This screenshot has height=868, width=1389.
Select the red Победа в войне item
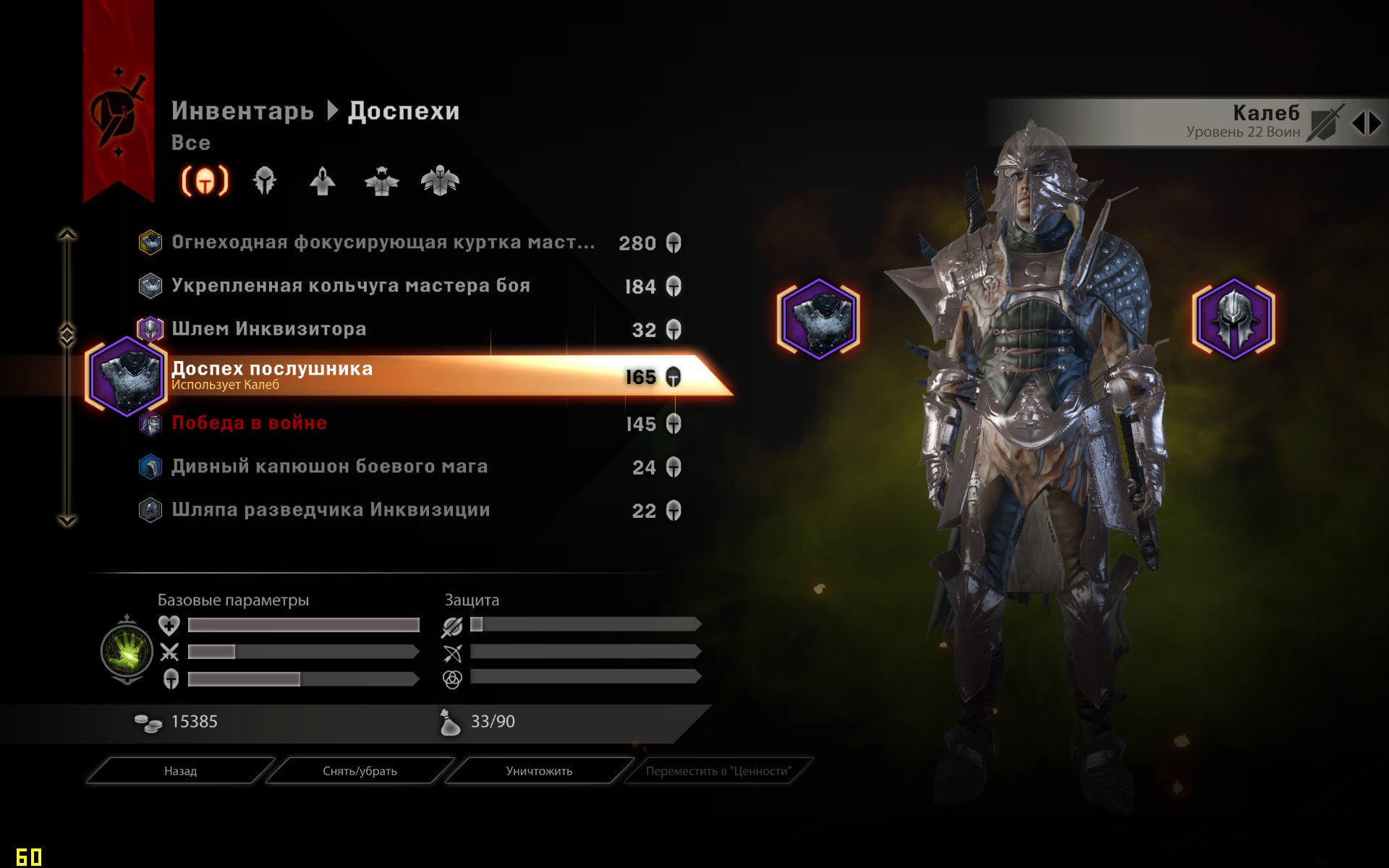(248, 423)
